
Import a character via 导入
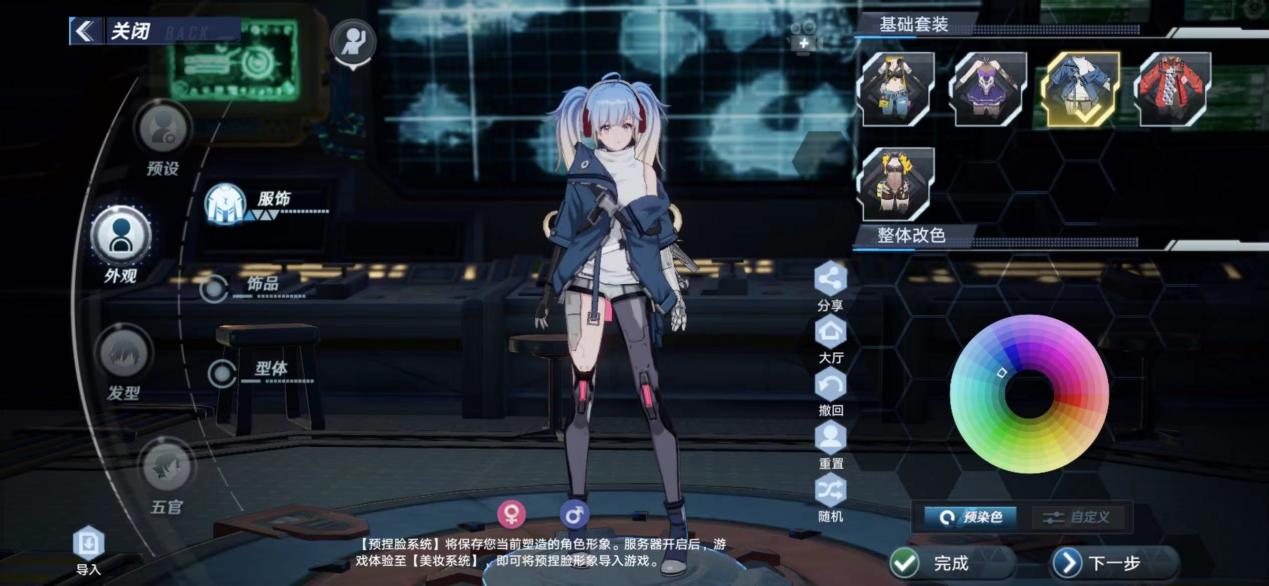click(89, 548)
